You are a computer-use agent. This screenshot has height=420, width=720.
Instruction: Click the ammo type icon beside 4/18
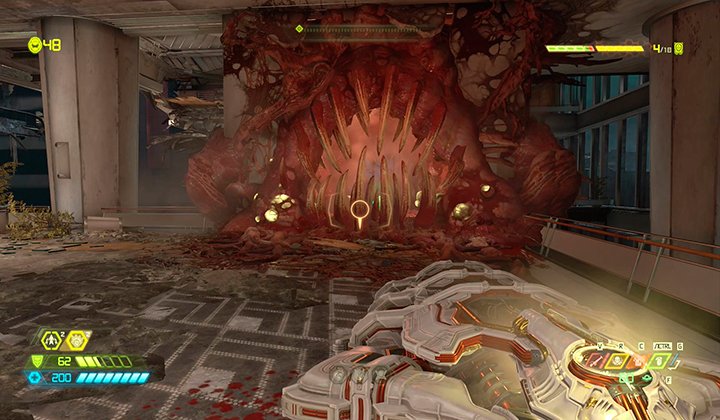[679, 47]
